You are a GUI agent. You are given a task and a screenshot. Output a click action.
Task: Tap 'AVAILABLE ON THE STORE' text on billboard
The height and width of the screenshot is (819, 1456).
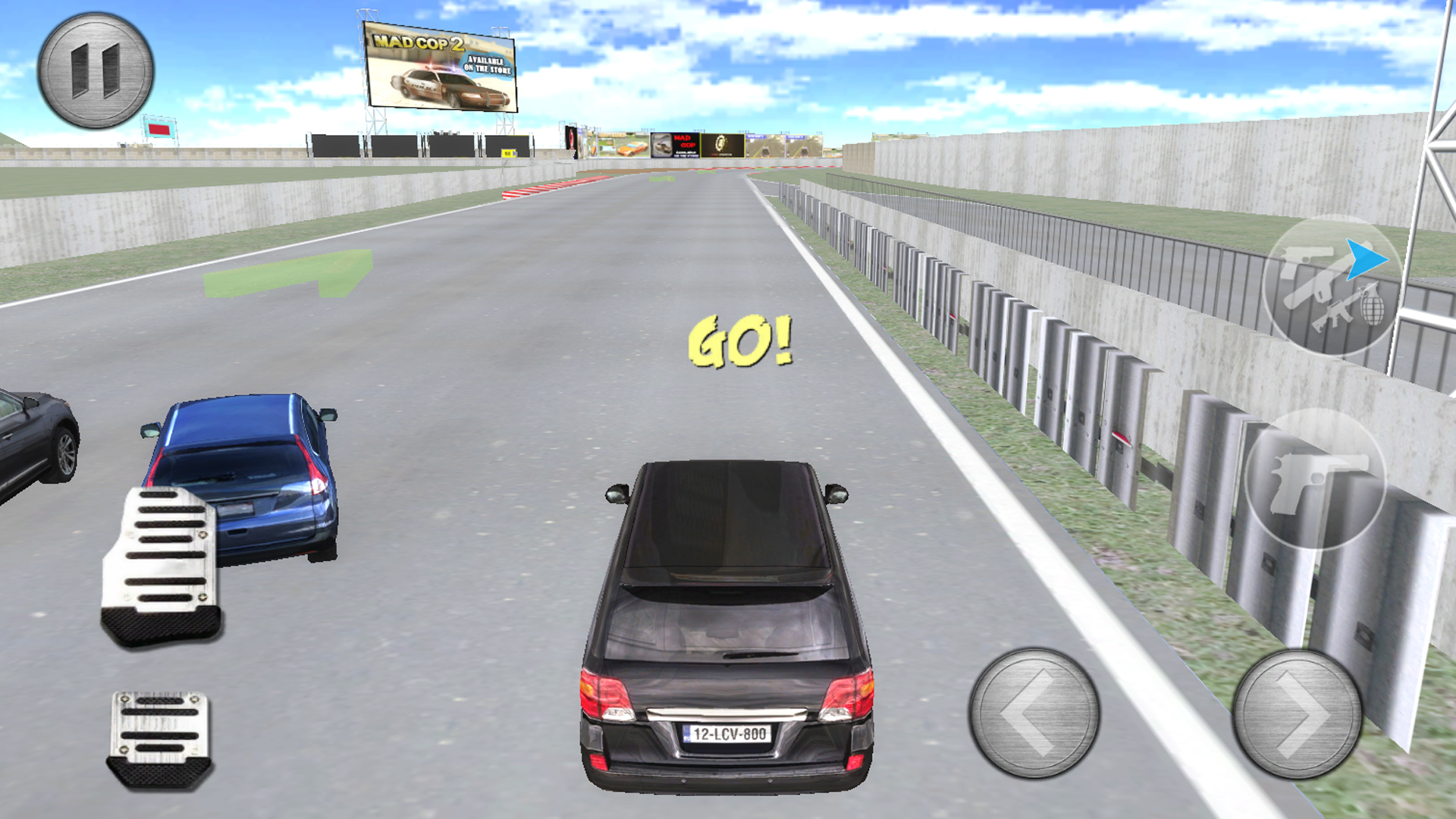488,64
